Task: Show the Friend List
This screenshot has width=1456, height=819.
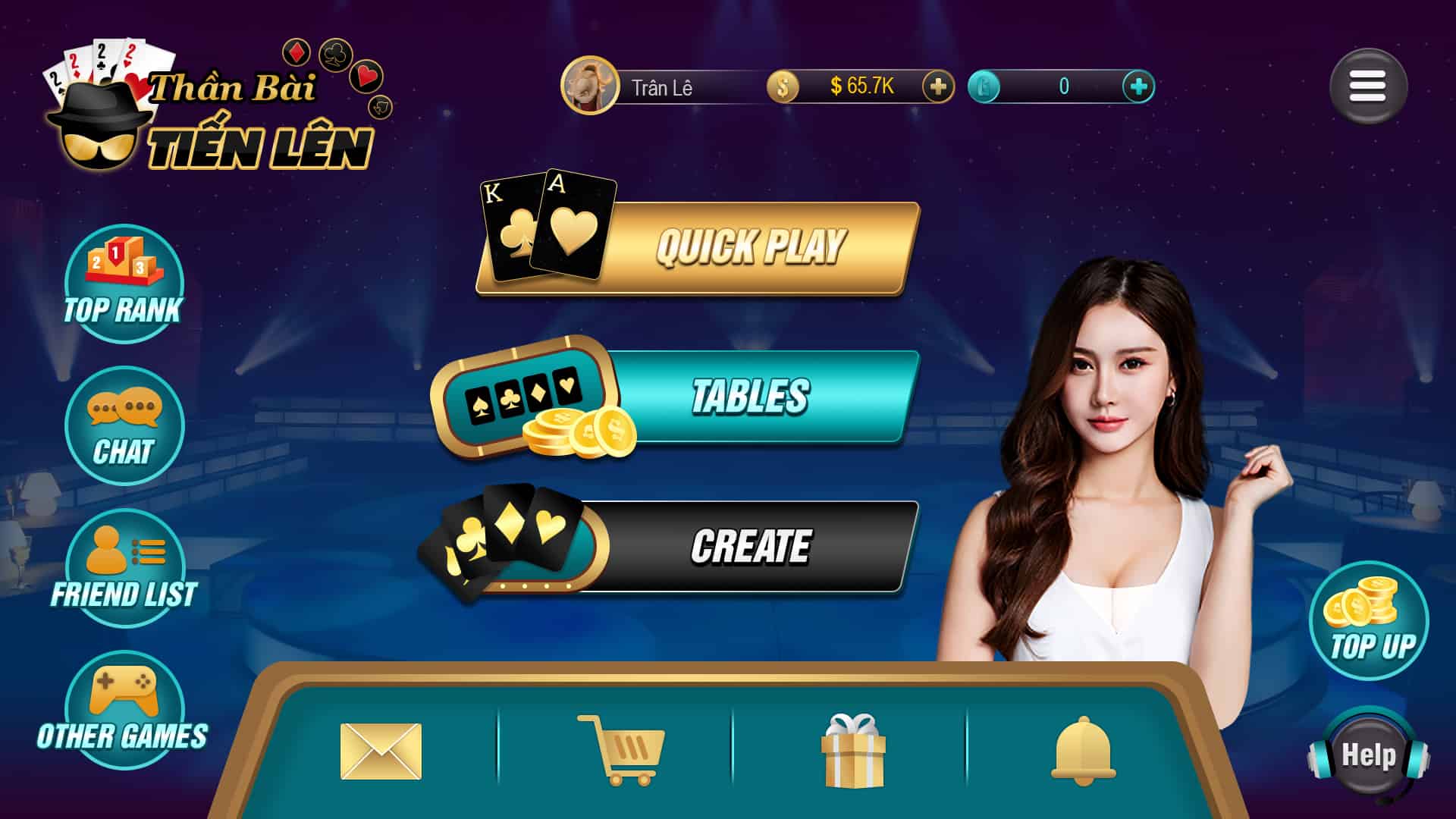Action: pos(124,567)
